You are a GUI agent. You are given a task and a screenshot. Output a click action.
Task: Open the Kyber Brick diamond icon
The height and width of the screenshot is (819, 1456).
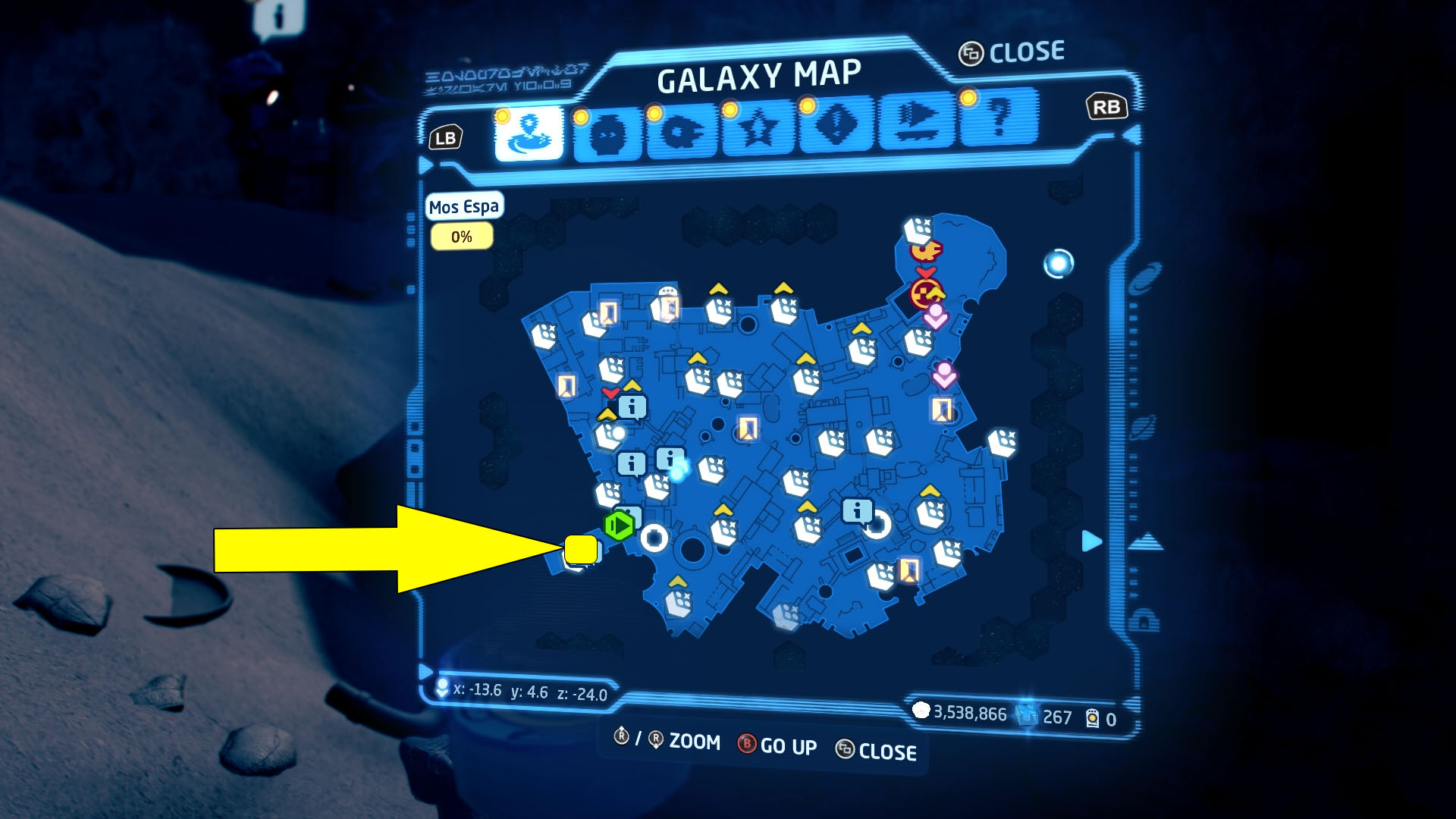point(834,130)
